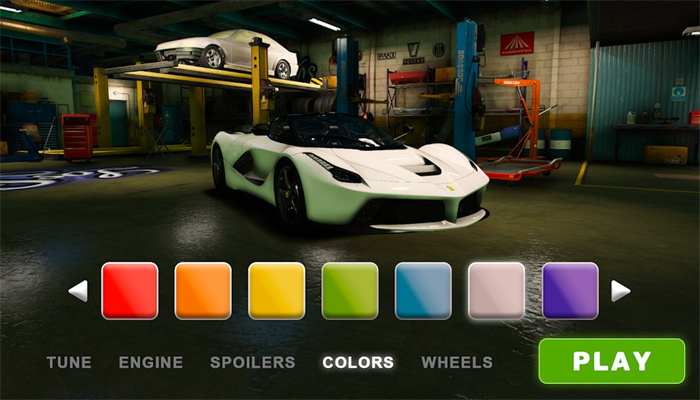700x400 pixels.
Task: Switch to the TUNE tab
Action: click(x=69, y=362)
